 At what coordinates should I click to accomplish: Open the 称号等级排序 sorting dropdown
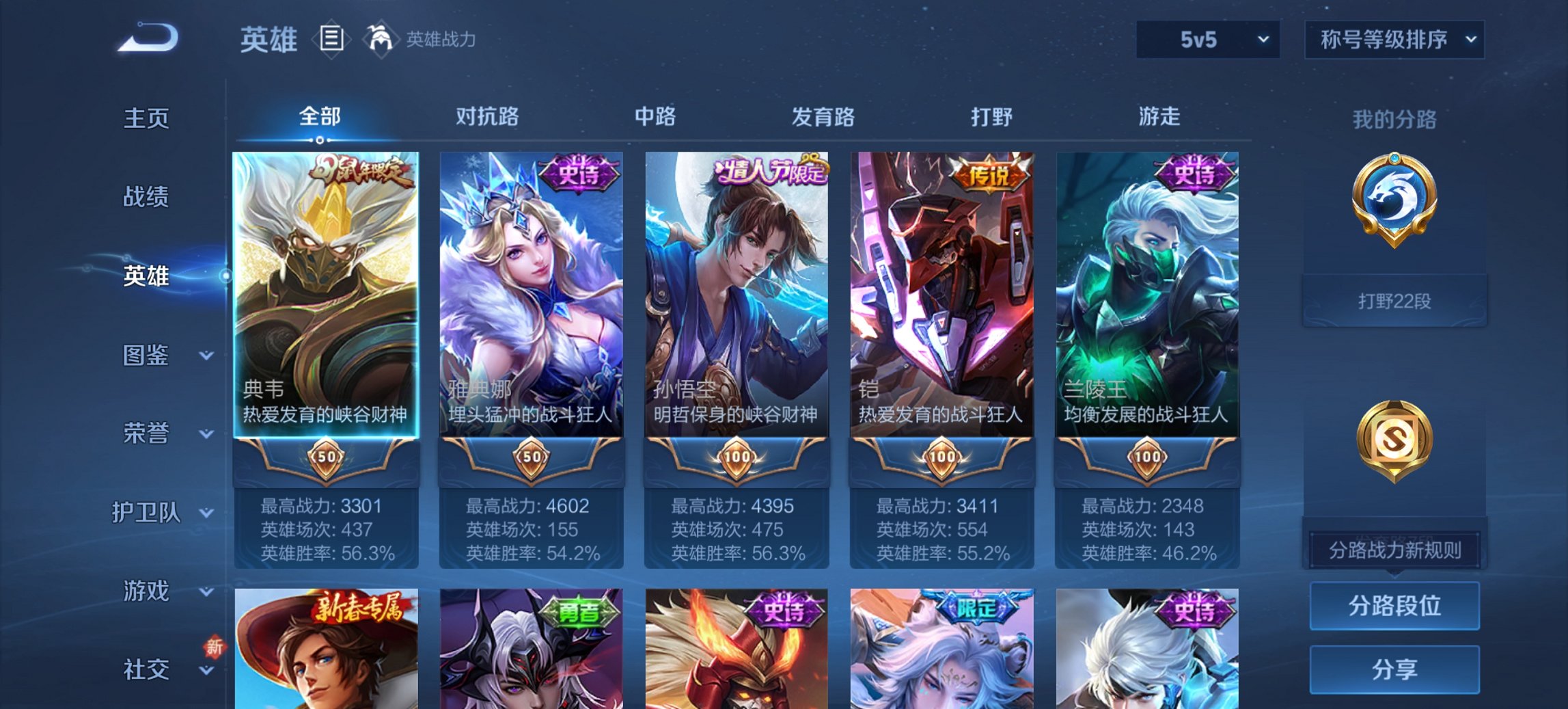[x=1394, y=39]
